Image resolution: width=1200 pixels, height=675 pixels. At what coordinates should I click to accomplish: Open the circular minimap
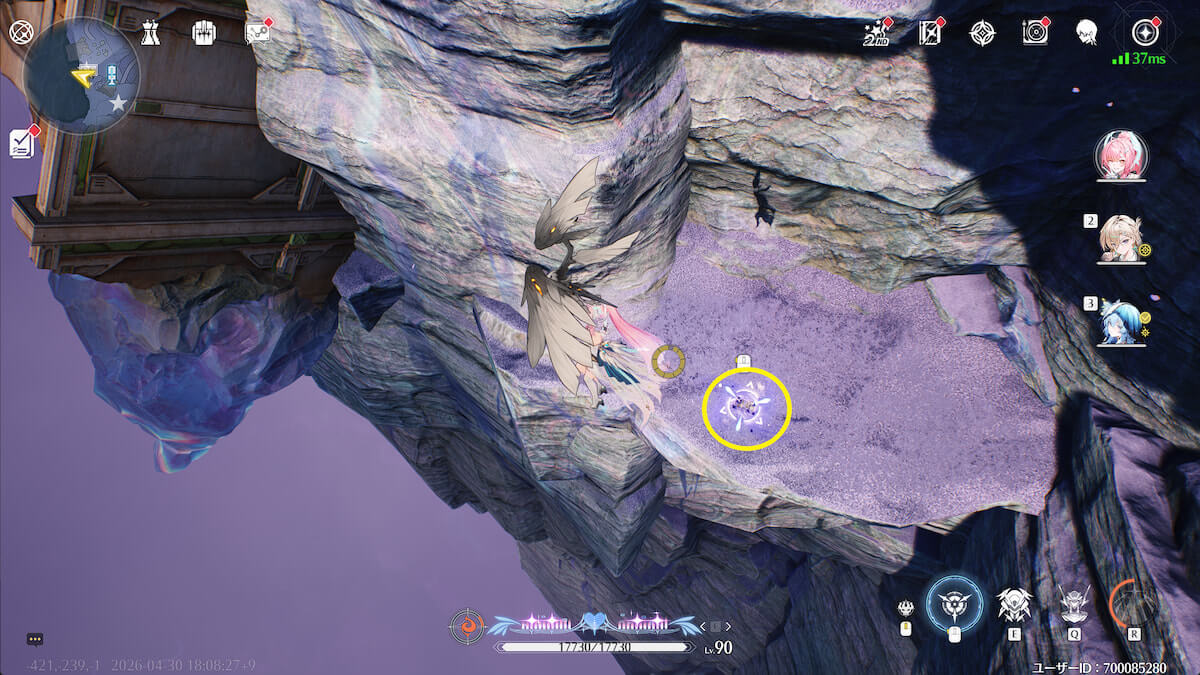click(82, 75)
